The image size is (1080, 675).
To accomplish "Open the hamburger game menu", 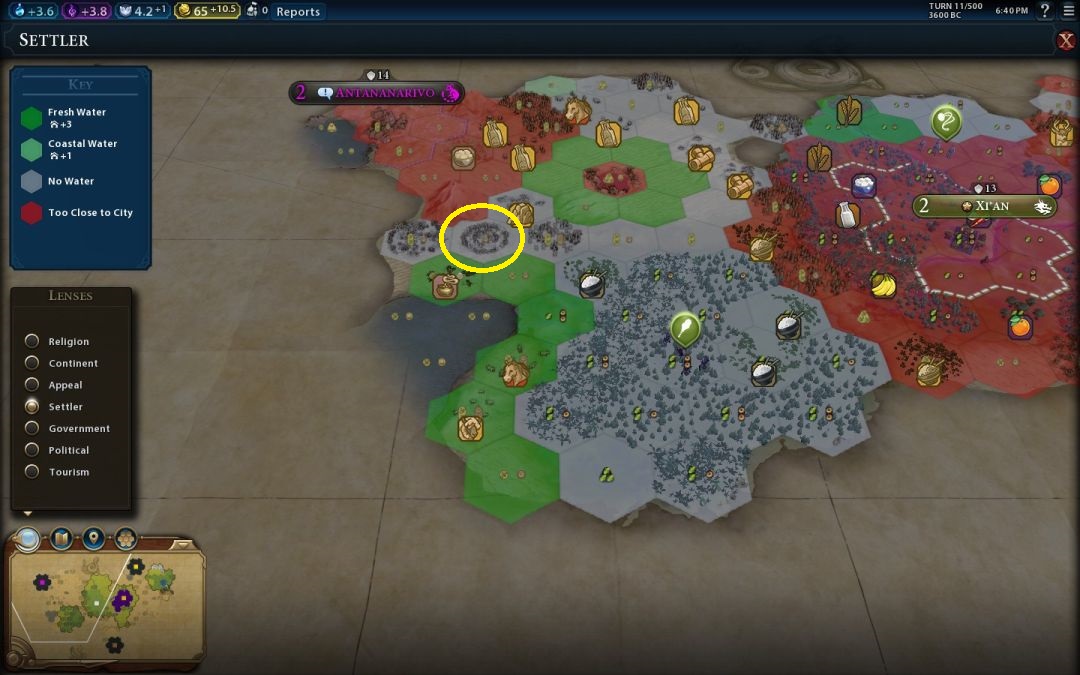I will coord(1068,11).
